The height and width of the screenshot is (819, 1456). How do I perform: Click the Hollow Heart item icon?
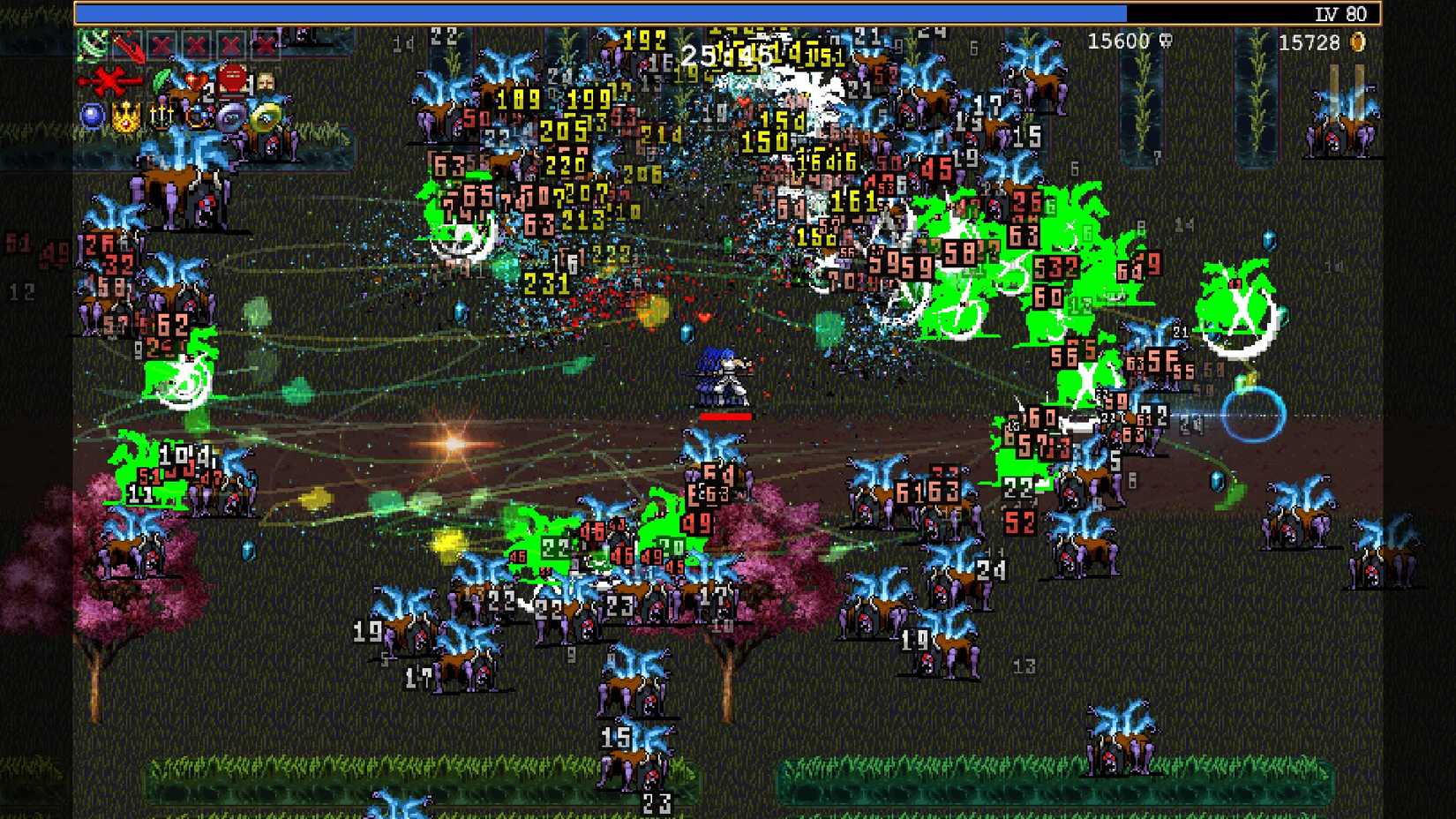pos(196,80)
